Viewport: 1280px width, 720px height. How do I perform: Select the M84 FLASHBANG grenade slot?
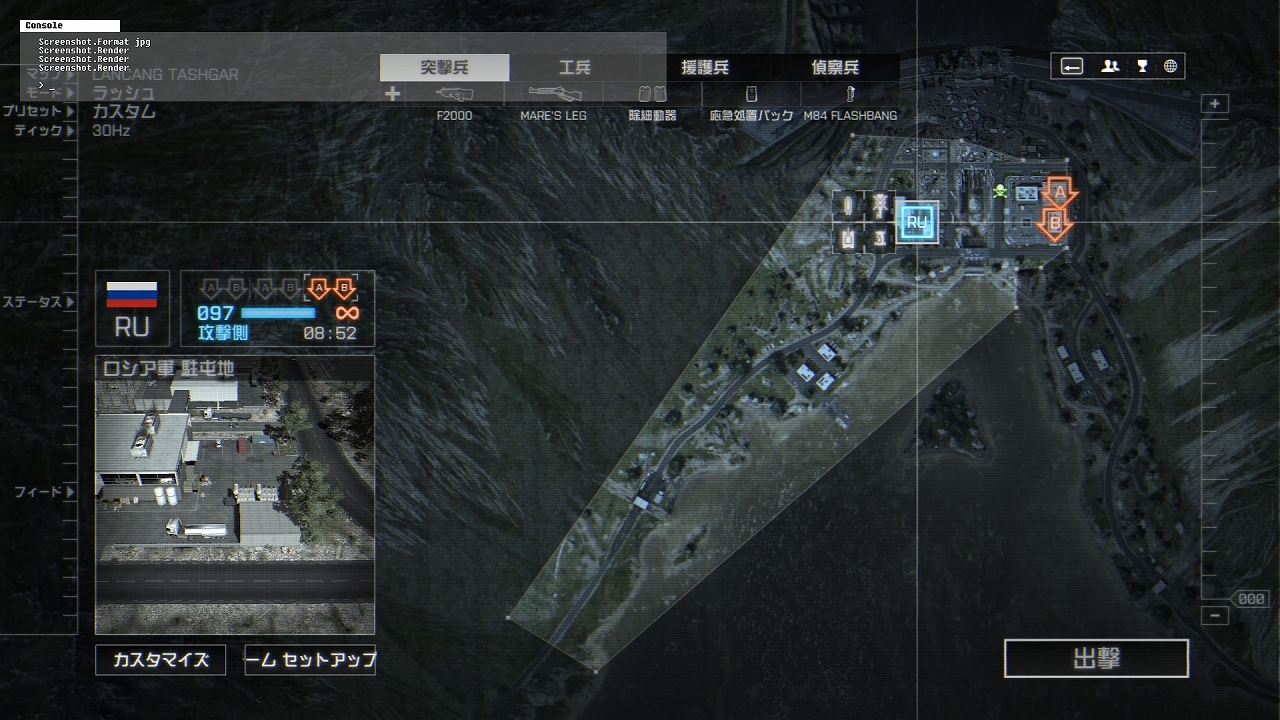[850, 95]
